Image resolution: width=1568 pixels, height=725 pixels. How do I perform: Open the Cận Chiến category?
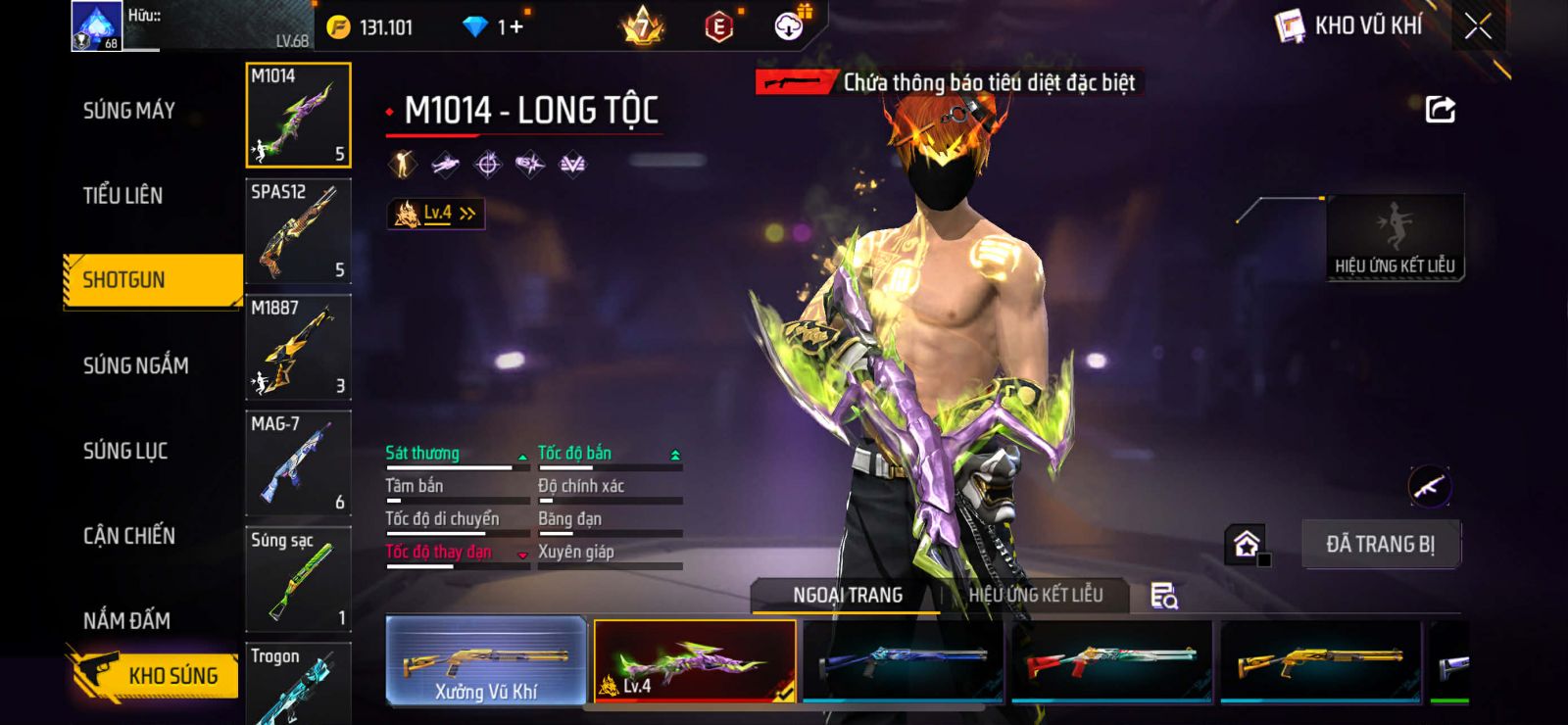point(129,536)
